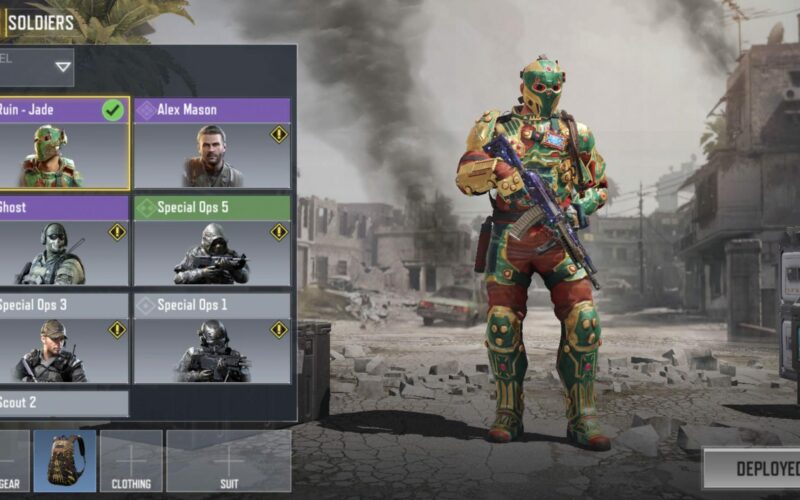This screenshot has width=800, height=500.
Task: Open the Suit slot
Action: point(229,460)
